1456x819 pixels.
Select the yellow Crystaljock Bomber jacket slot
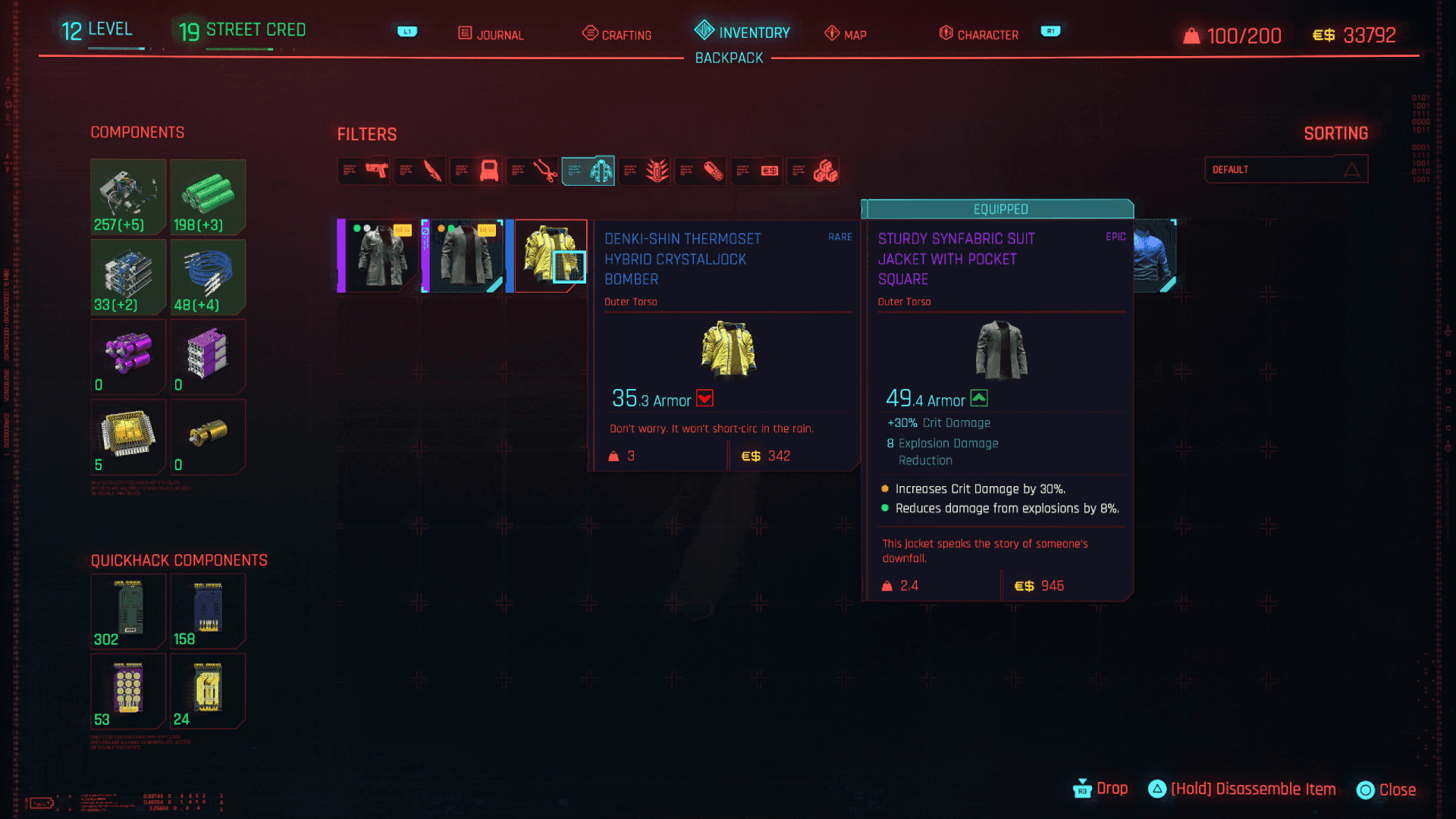click(x=550, y=256)
